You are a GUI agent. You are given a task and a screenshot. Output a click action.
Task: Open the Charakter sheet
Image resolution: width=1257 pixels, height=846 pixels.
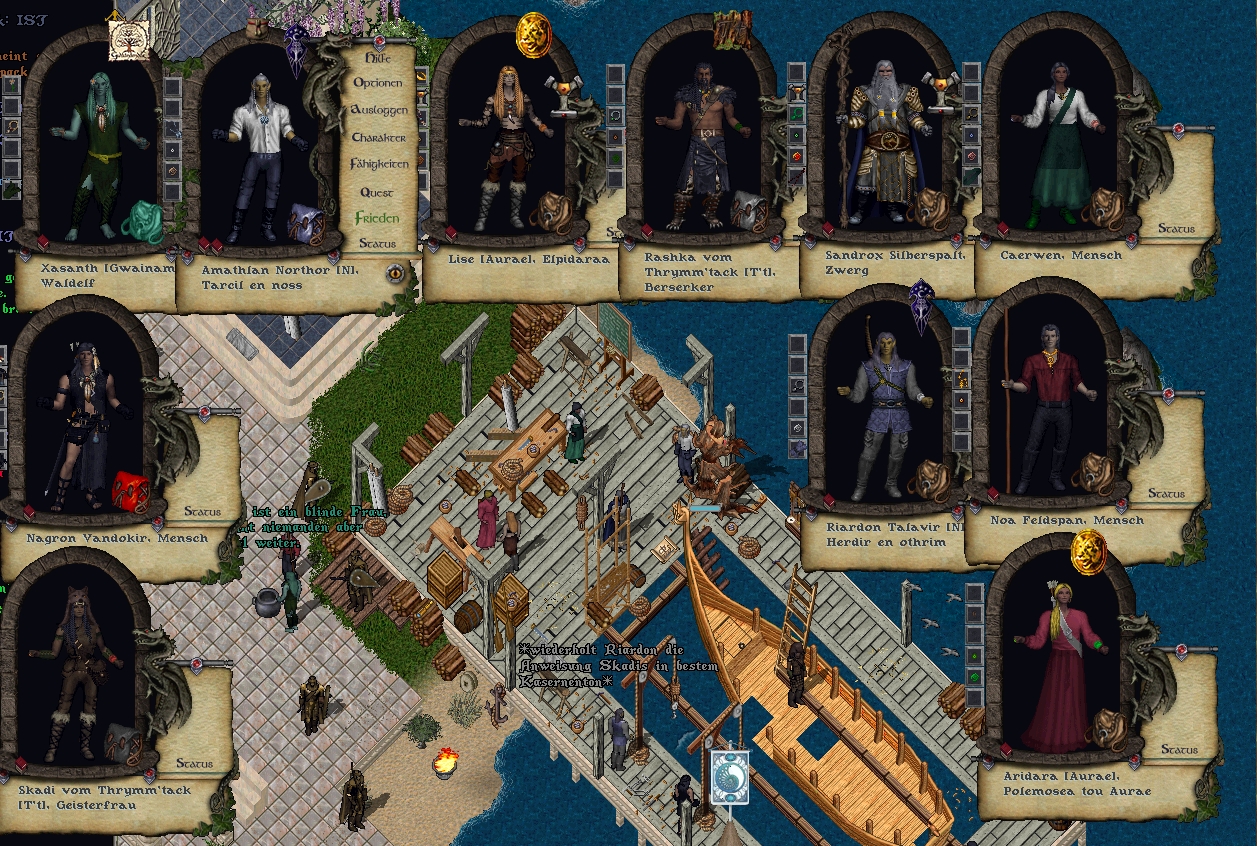click(378, 137)
